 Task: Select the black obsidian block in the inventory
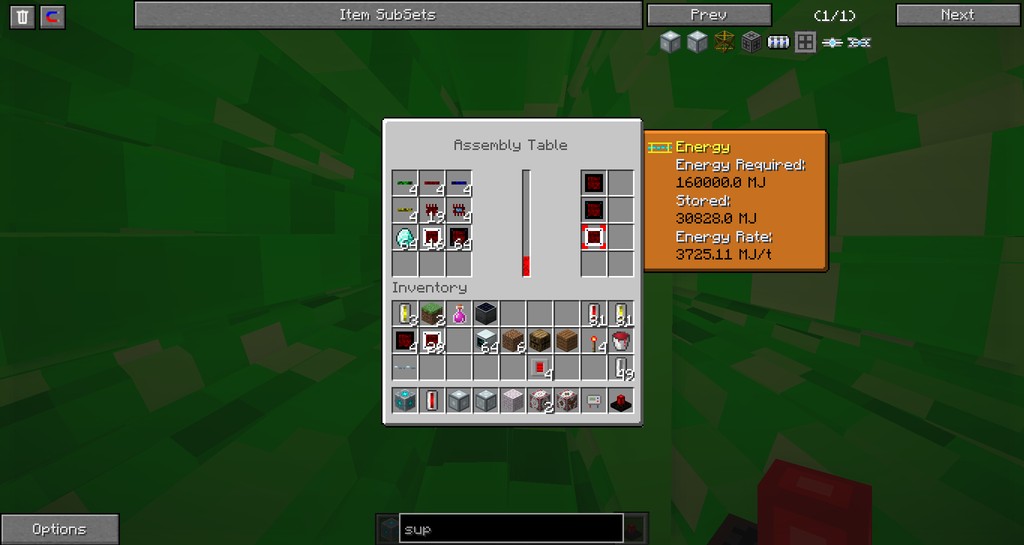pyautogui.click(x=486, y=314)
